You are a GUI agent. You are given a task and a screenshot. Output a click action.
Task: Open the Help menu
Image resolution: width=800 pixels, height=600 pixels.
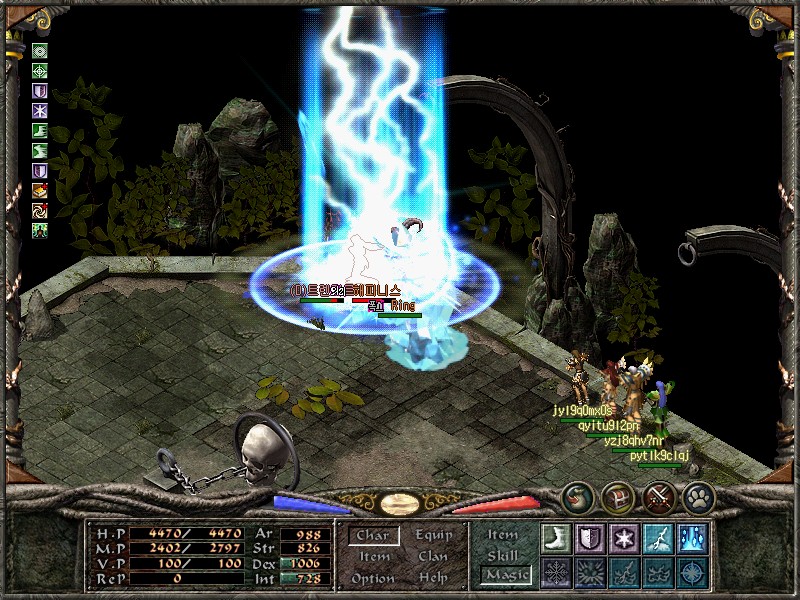pyautogui.click(x=434, y=579)
